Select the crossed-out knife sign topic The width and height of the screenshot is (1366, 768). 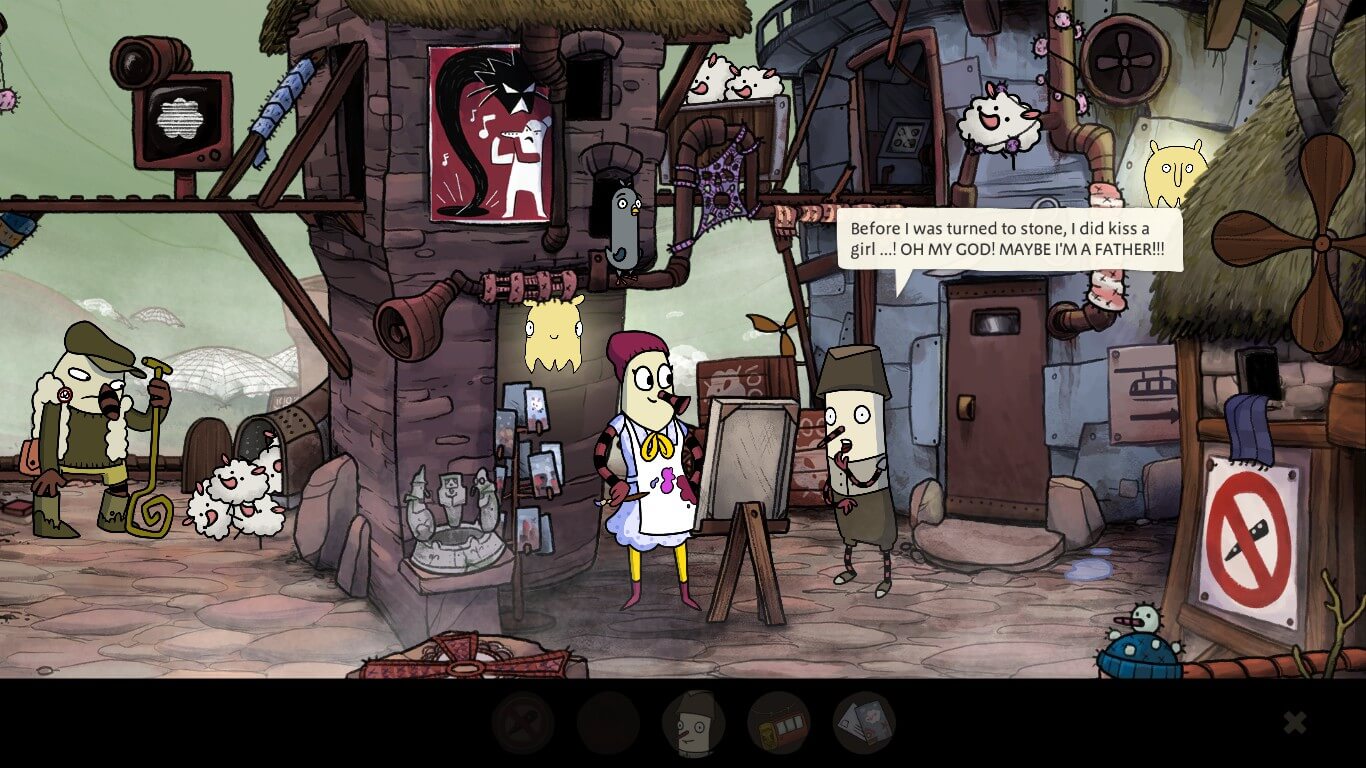click(x=522, y=723)
